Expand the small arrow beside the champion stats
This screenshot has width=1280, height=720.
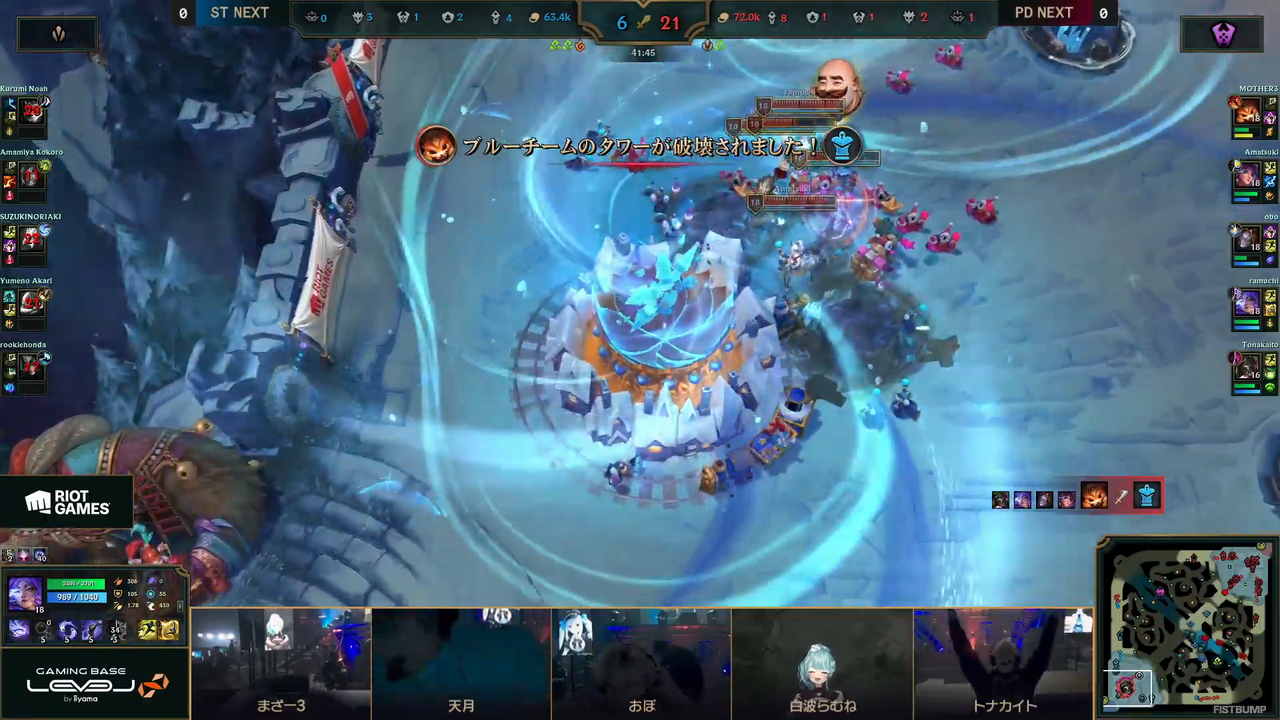(x=180, y=606)
